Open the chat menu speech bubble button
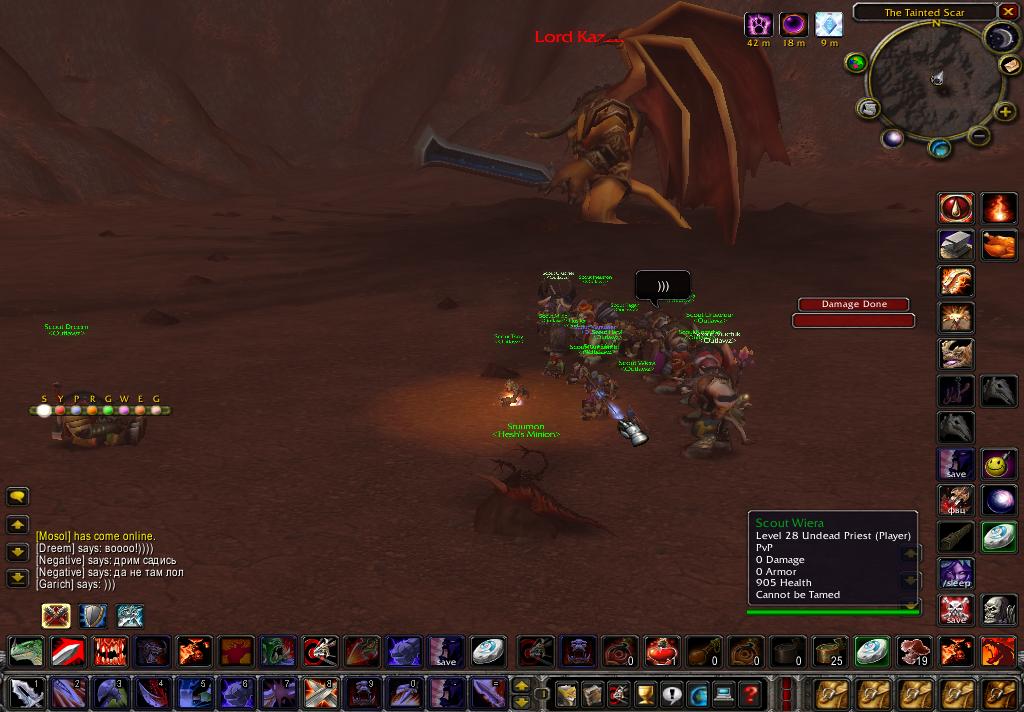The height and width of the screenshot is (712, 1024). point(17,496)
